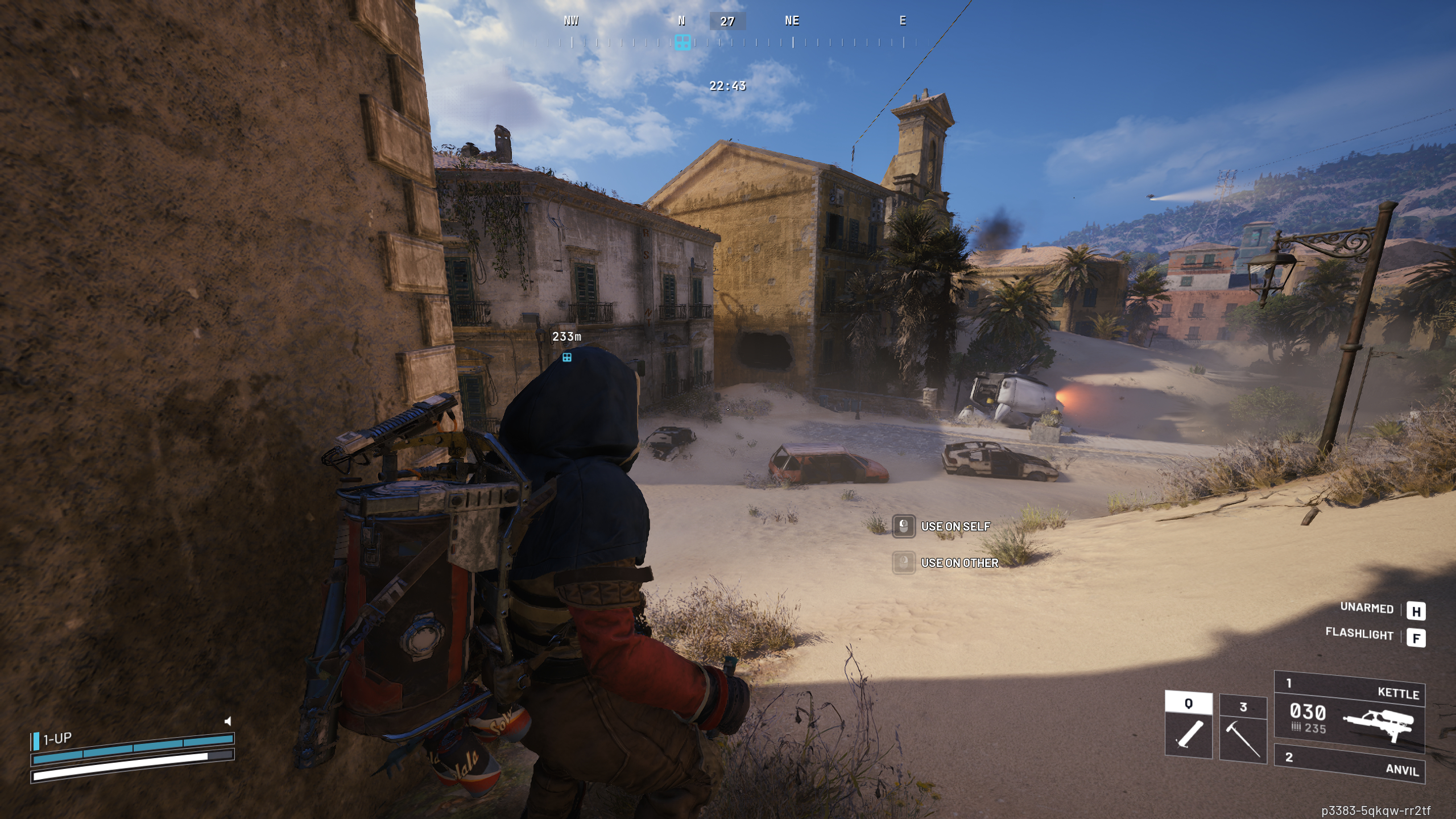
Task: Select the NE direction on the compass bar
Action: (x=791, y=21)
